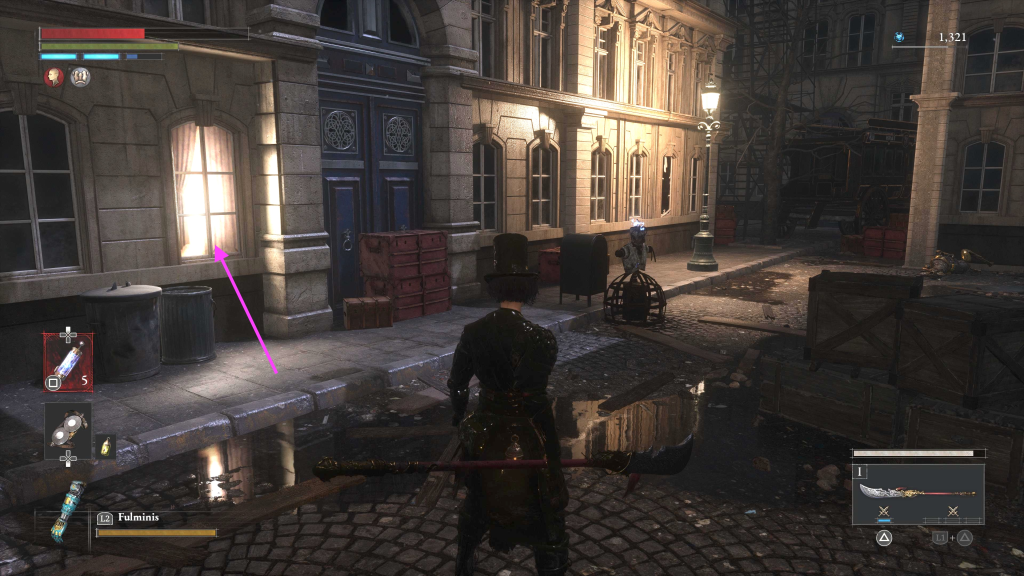Click the small yellow lamp icon
The height and width of the screenshot is (576, 1024).
106,448
